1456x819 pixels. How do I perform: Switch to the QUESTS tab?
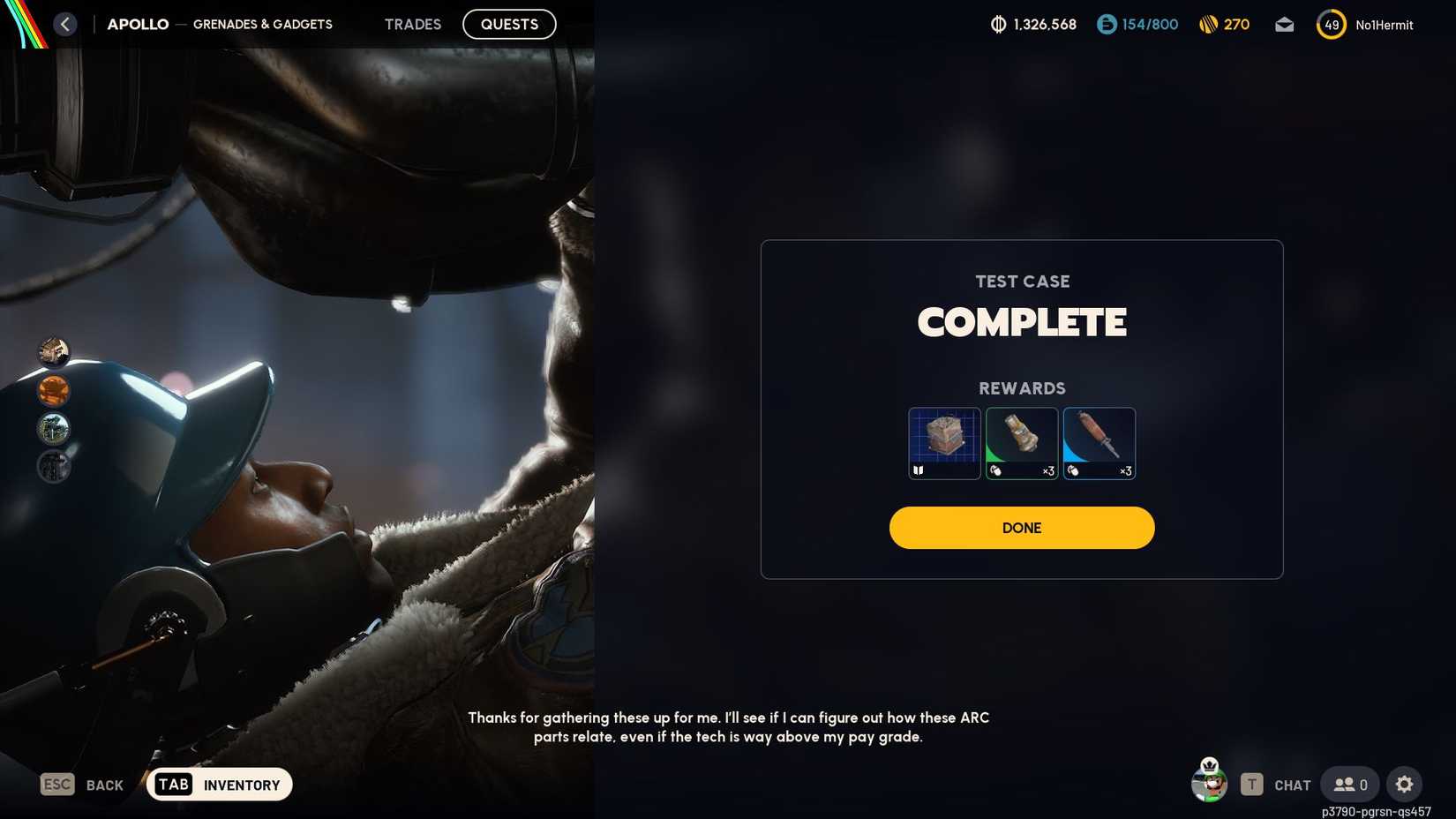[509, 24]
